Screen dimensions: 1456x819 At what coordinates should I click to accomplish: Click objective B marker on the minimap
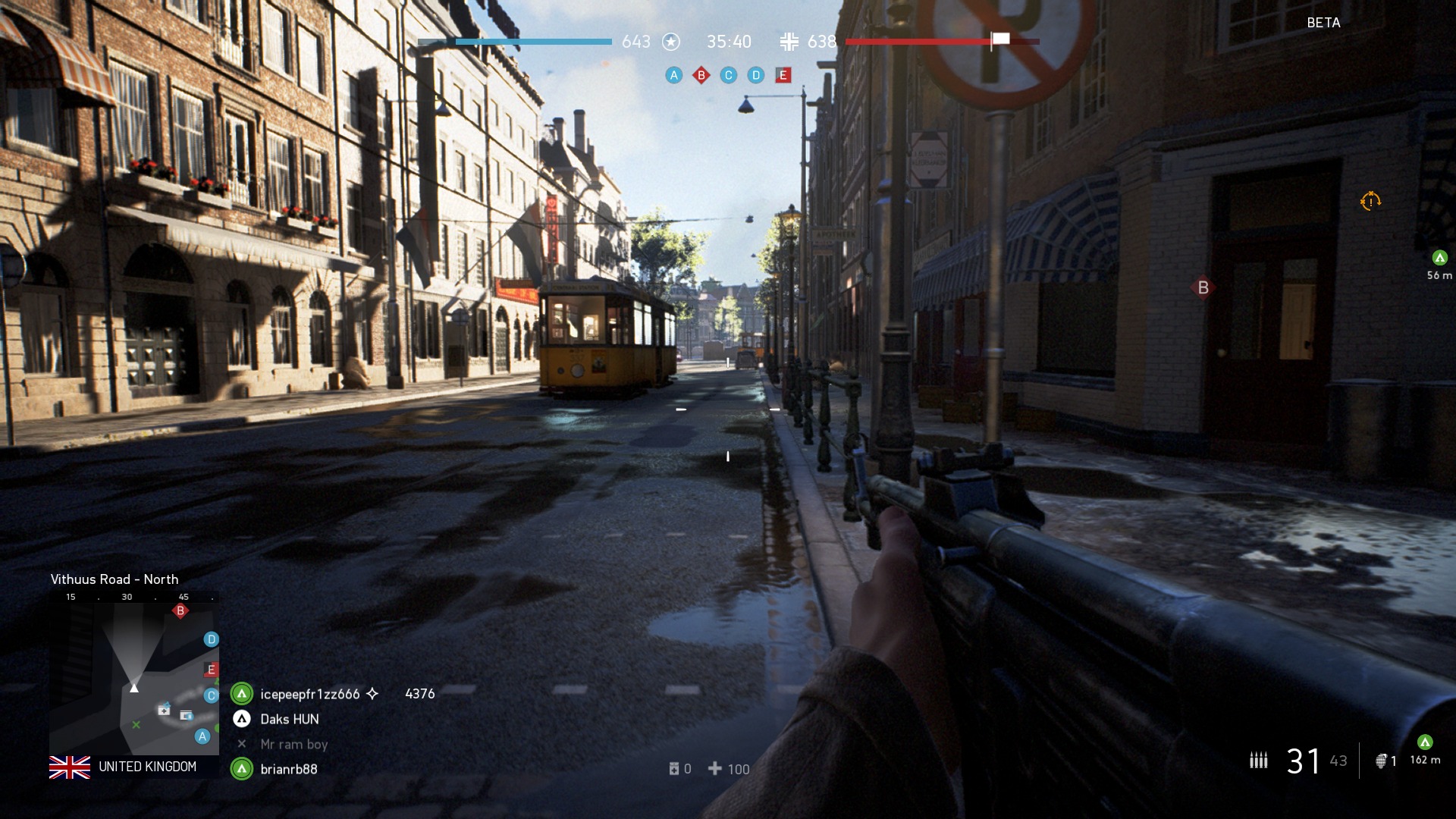click(x=180, y=610)
